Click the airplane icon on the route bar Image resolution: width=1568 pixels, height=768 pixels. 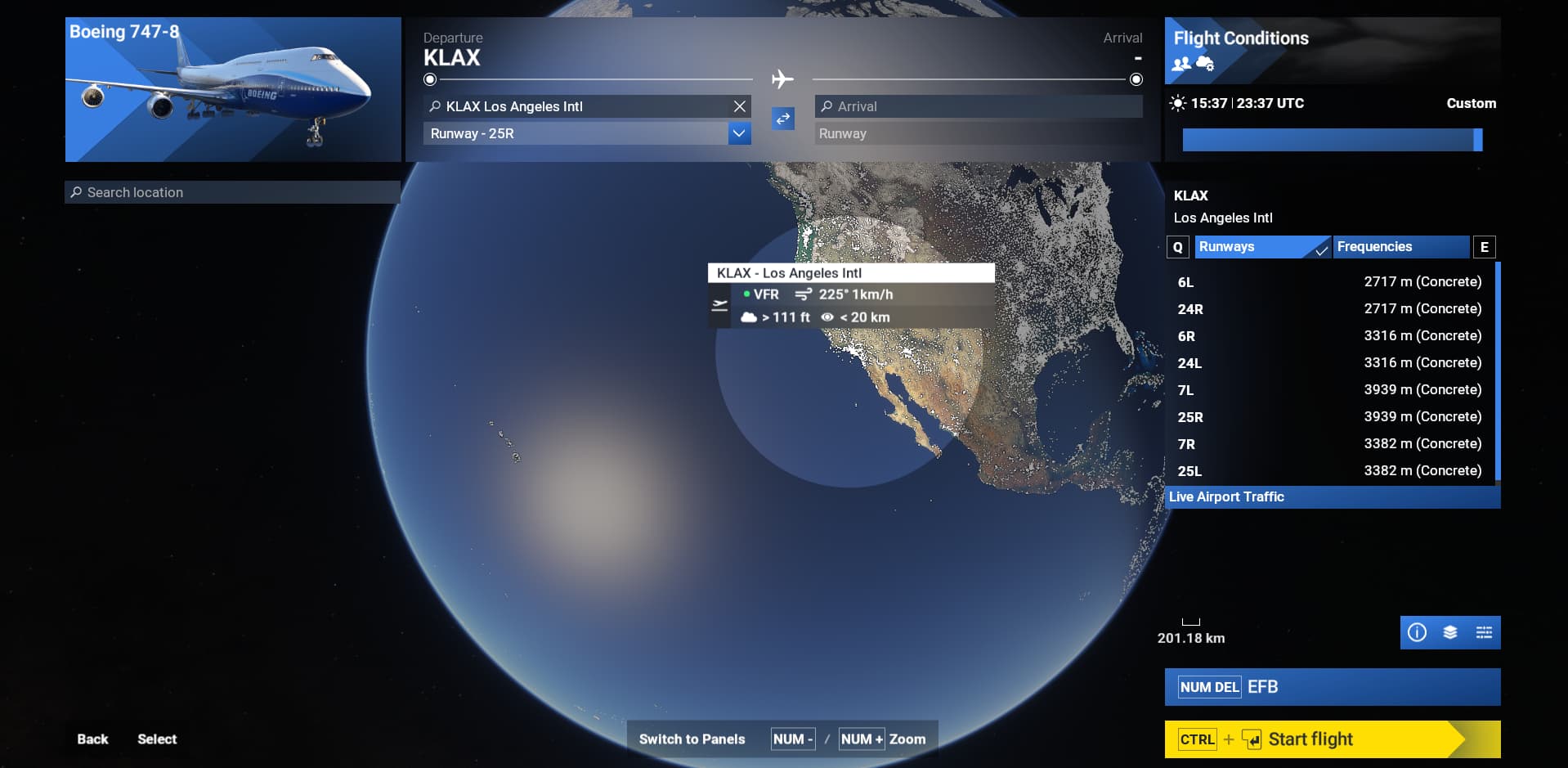(x=782, y=79)
